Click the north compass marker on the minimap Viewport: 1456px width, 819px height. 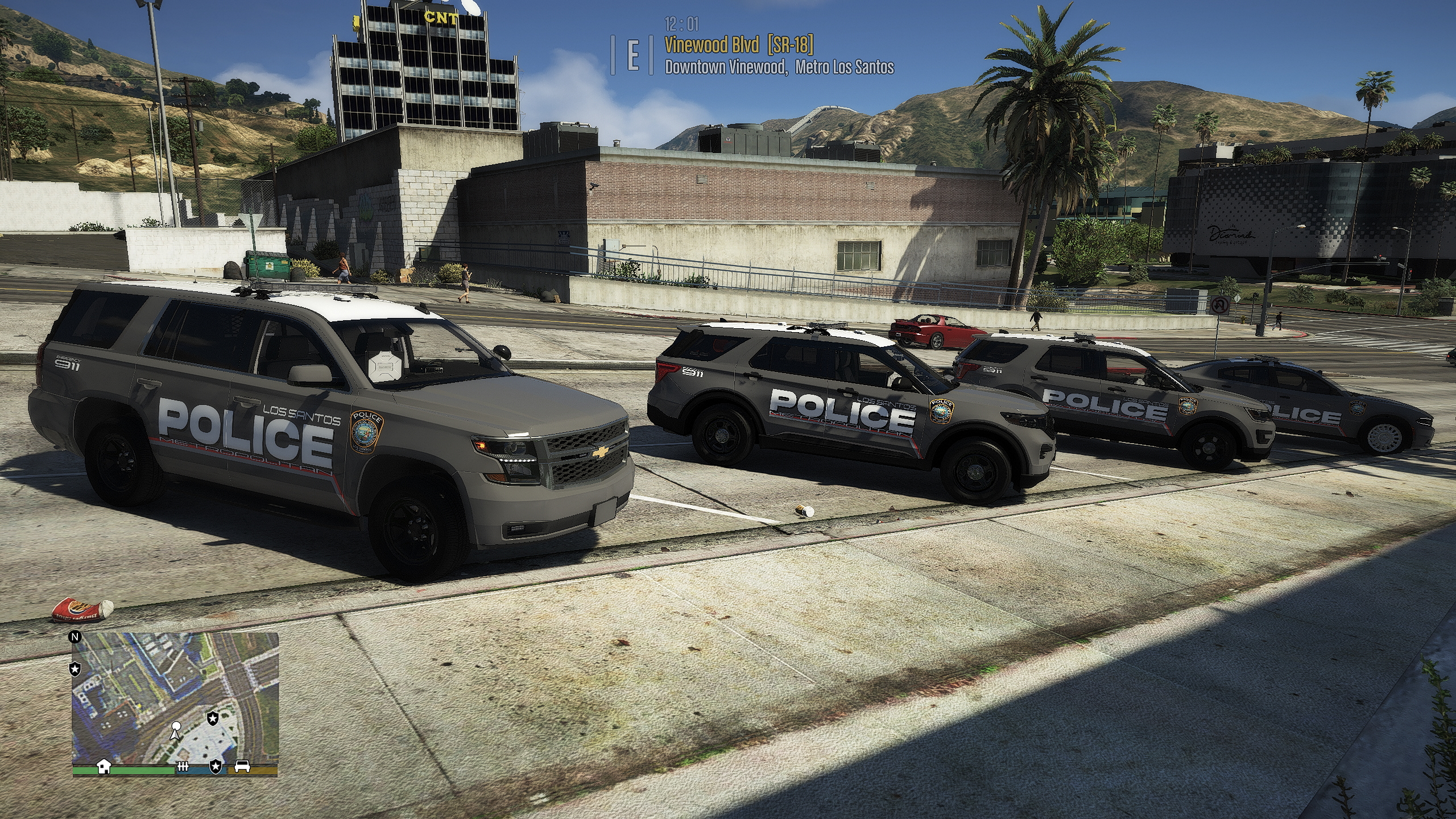pos(75,636)
